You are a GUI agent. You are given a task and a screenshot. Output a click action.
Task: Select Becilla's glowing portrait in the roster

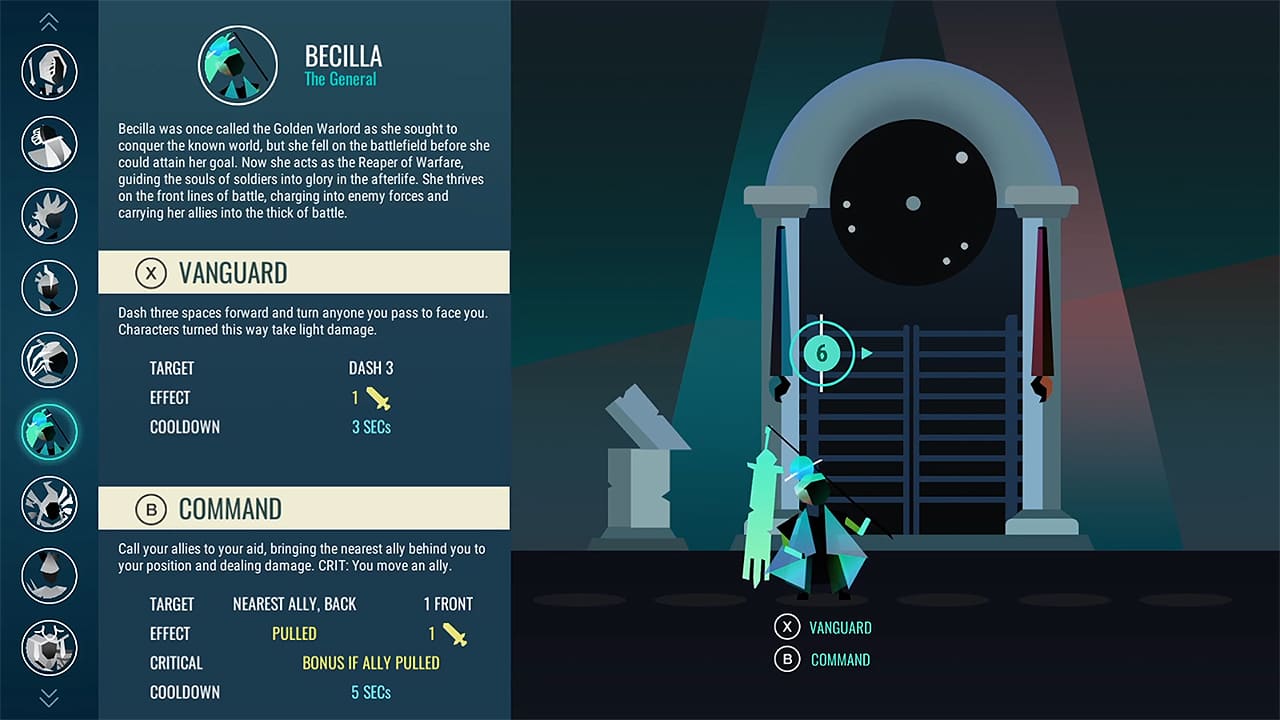49,432
